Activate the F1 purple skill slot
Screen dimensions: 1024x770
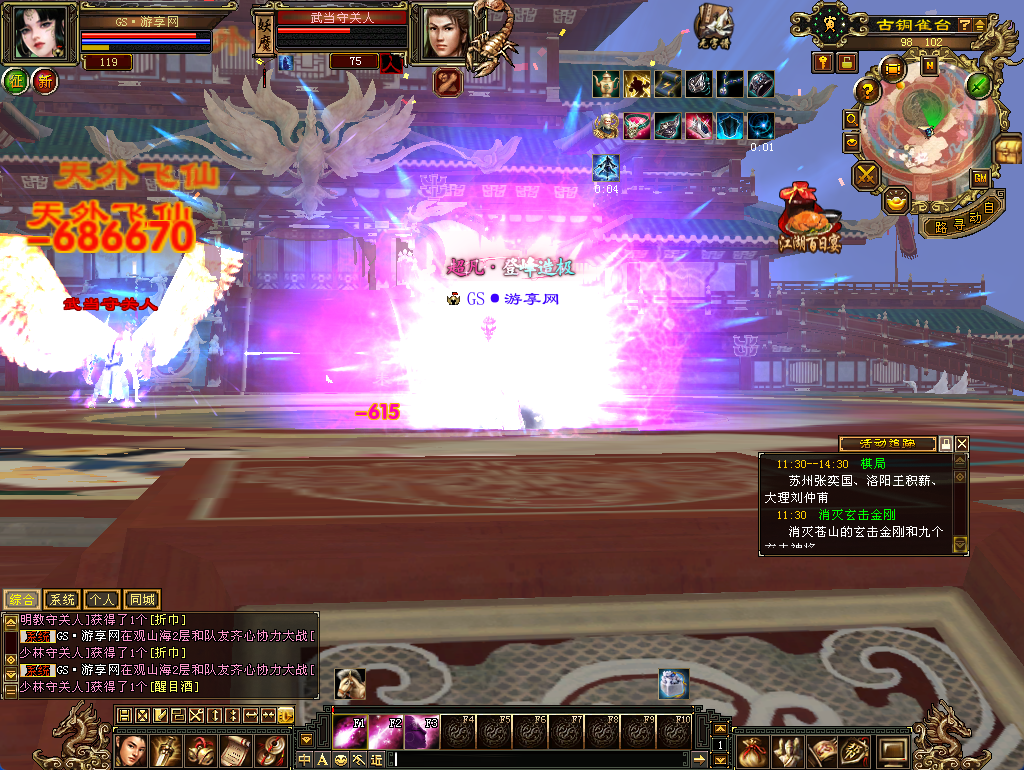[x=346, y=732]
